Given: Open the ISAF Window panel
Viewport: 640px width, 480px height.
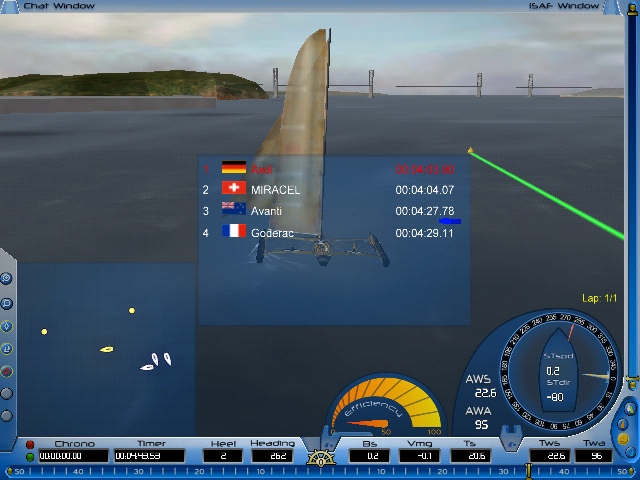Looking at the screenshot, I should (x=564, y=6).
